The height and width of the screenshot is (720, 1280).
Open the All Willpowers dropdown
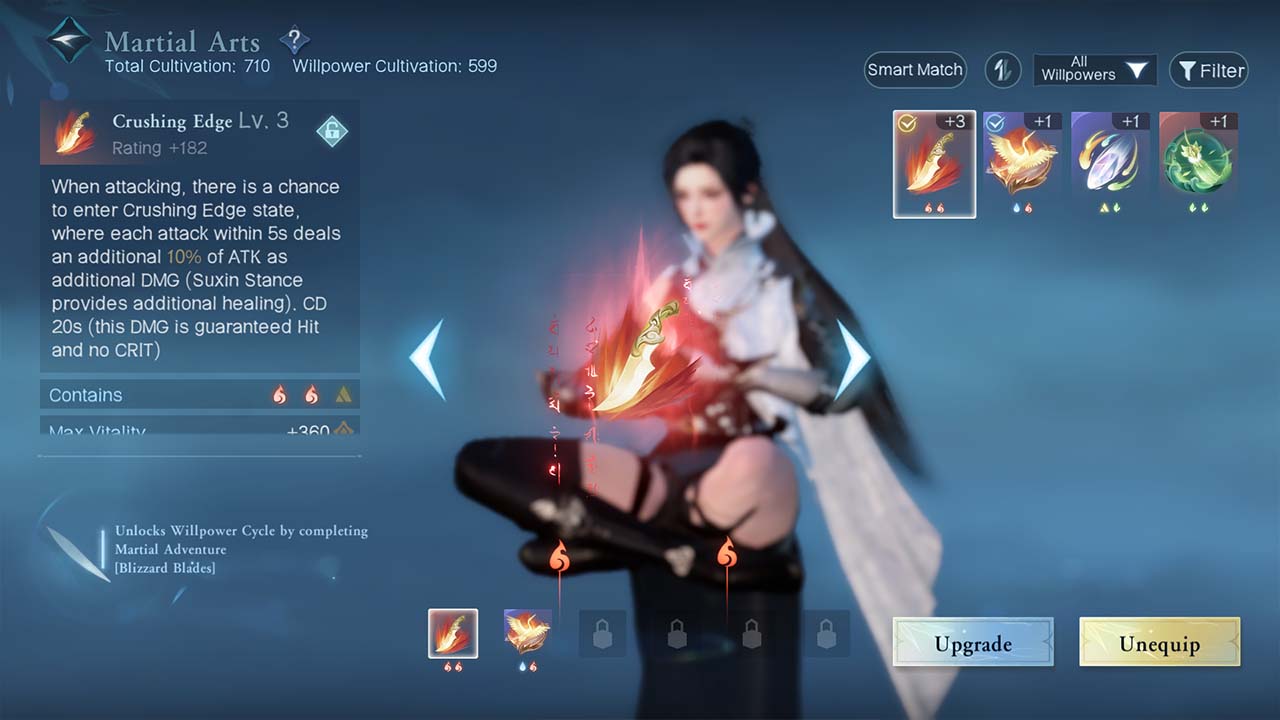1094,70
